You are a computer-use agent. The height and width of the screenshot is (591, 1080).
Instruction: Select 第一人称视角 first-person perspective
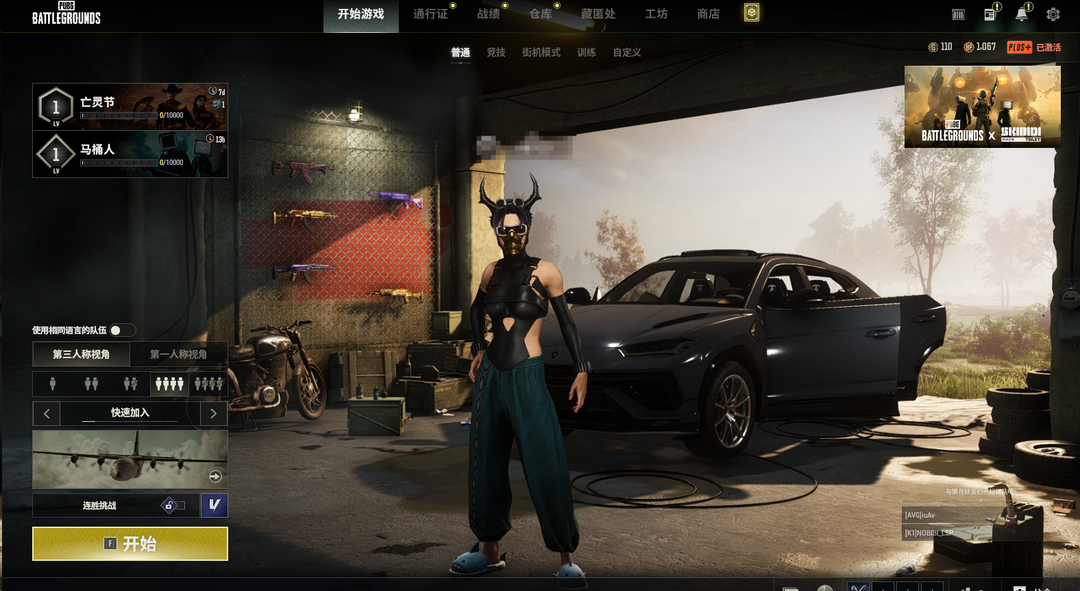click(x=178, y=354)
